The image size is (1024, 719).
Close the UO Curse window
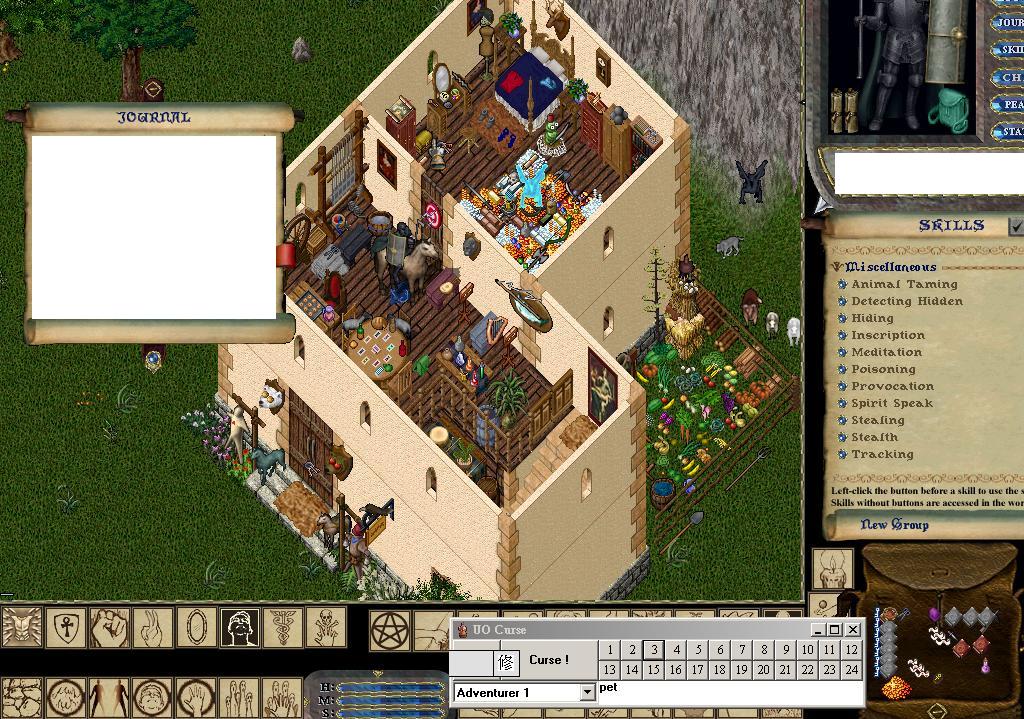pyautogui.click(x=853, y=629)
